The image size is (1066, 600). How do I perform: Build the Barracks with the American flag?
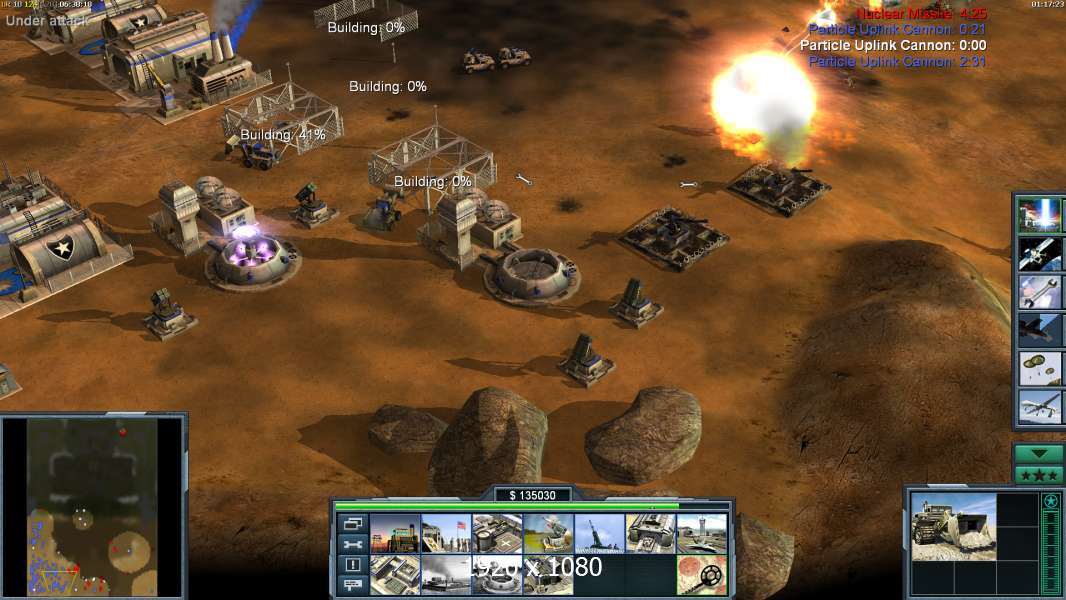[x=446, y=534]
